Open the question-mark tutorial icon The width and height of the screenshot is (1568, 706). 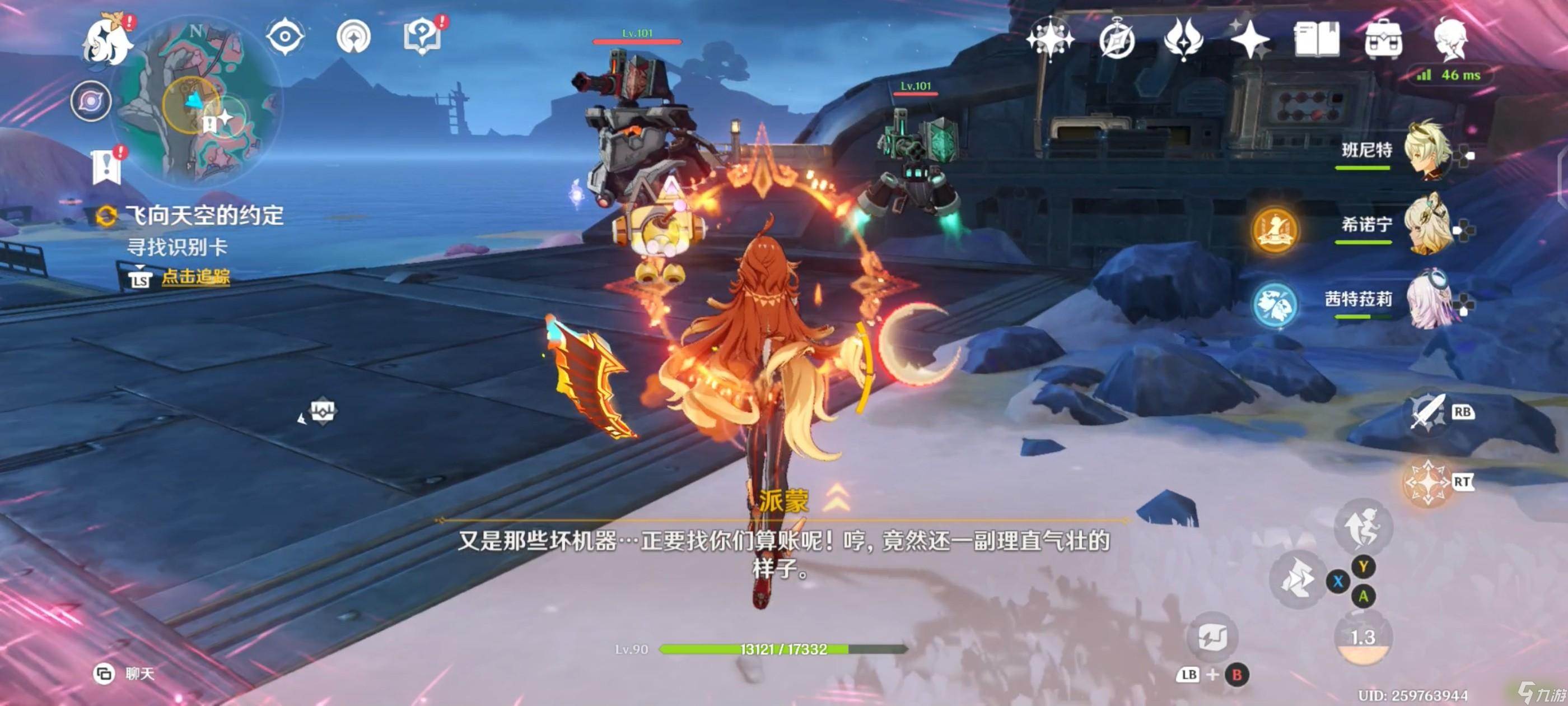coord(422,36)
